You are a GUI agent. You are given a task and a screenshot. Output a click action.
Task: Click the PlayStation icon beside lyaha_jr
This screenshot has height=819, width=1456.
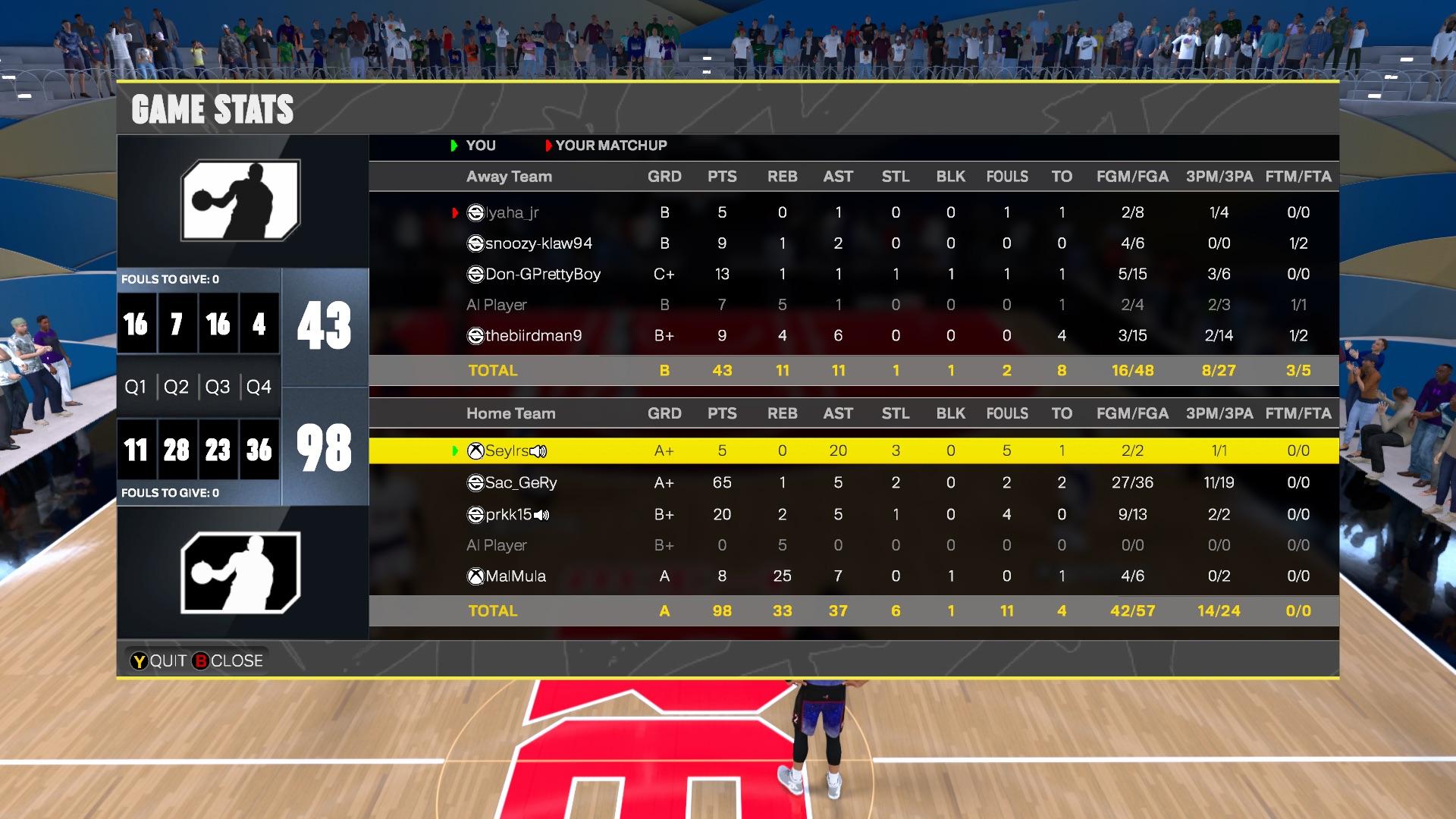[475, 213]
